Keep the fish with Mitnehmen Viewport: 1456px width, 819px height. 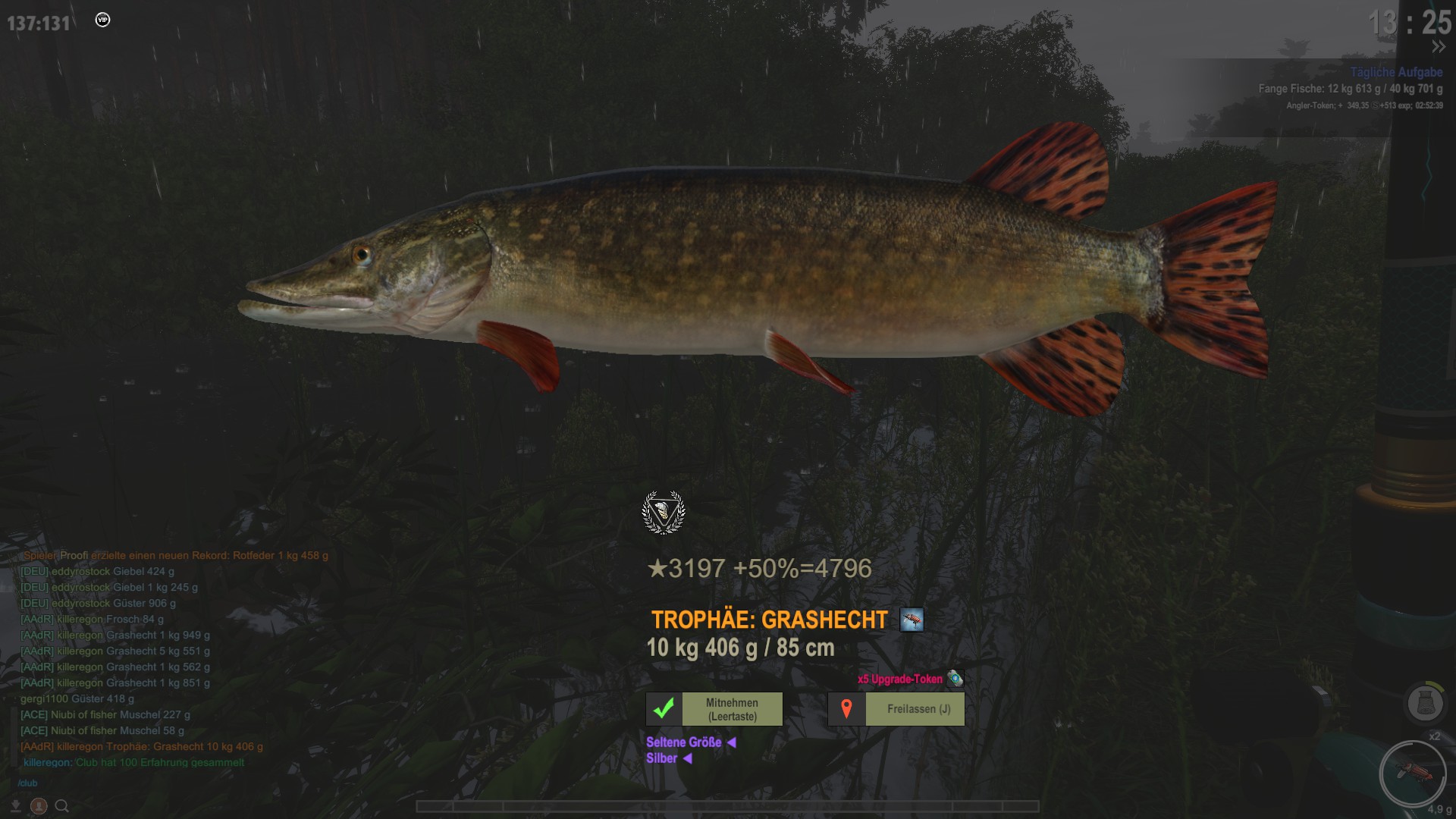click(731, 709)
